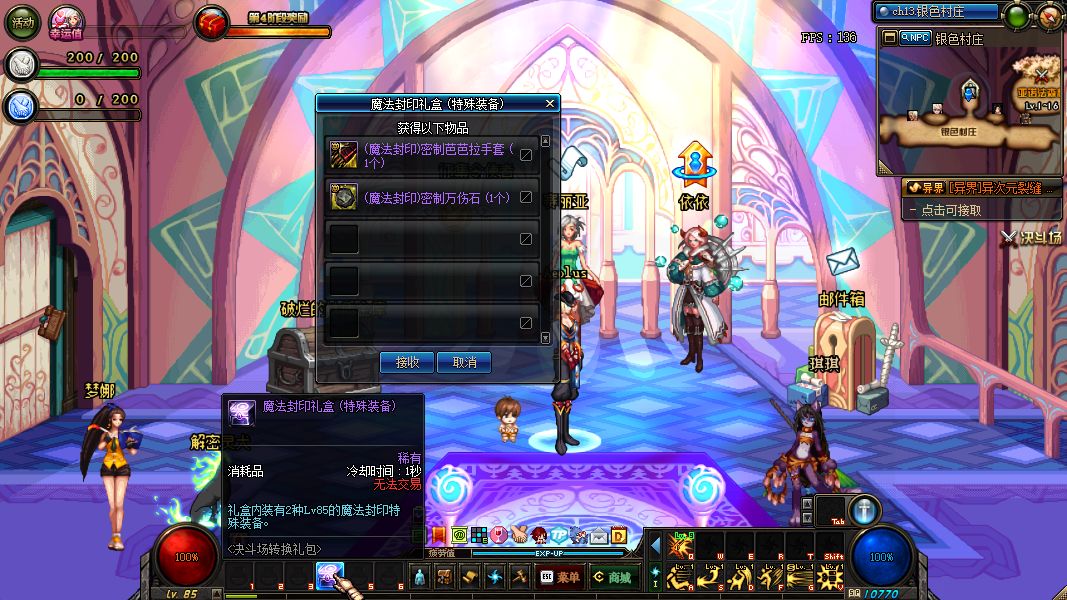
Task: Open the mail envelope icon in the quick bar
Action: [597, 536]
